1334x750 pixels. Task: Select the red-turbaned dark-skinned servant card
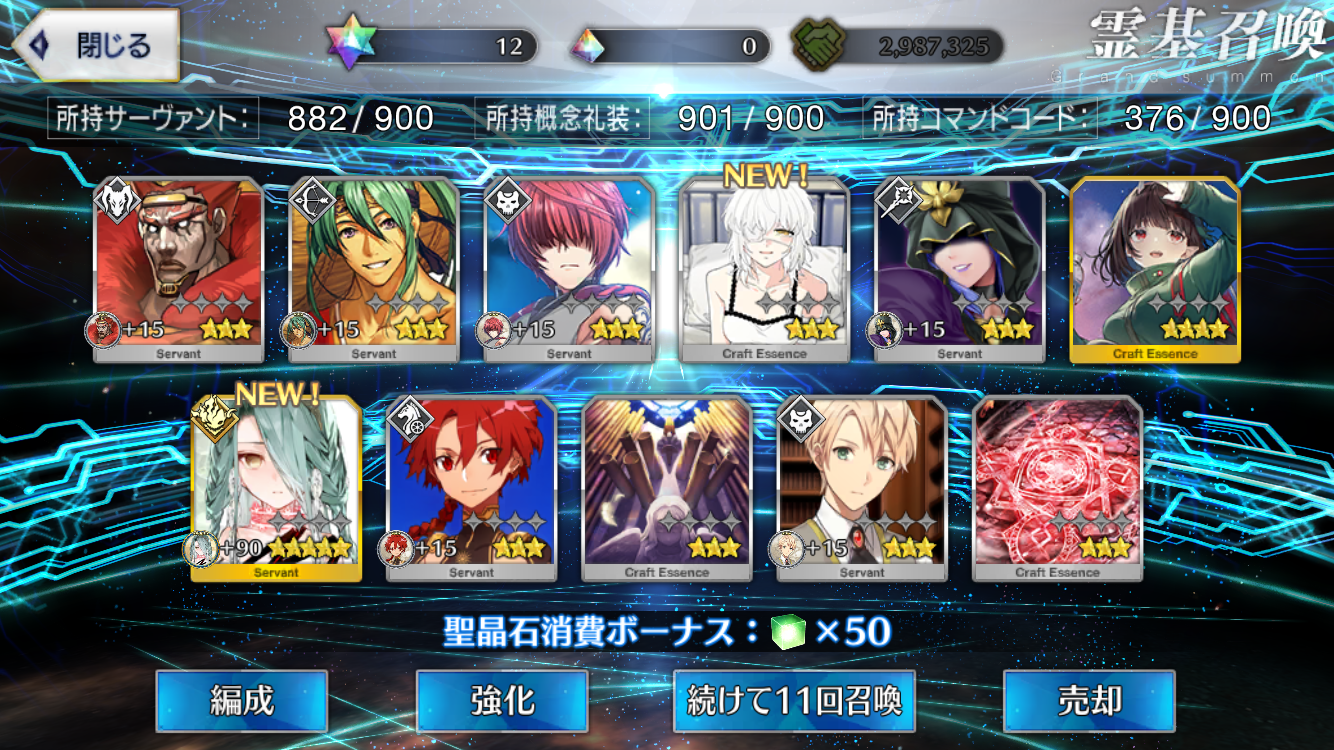pos(179,268)
